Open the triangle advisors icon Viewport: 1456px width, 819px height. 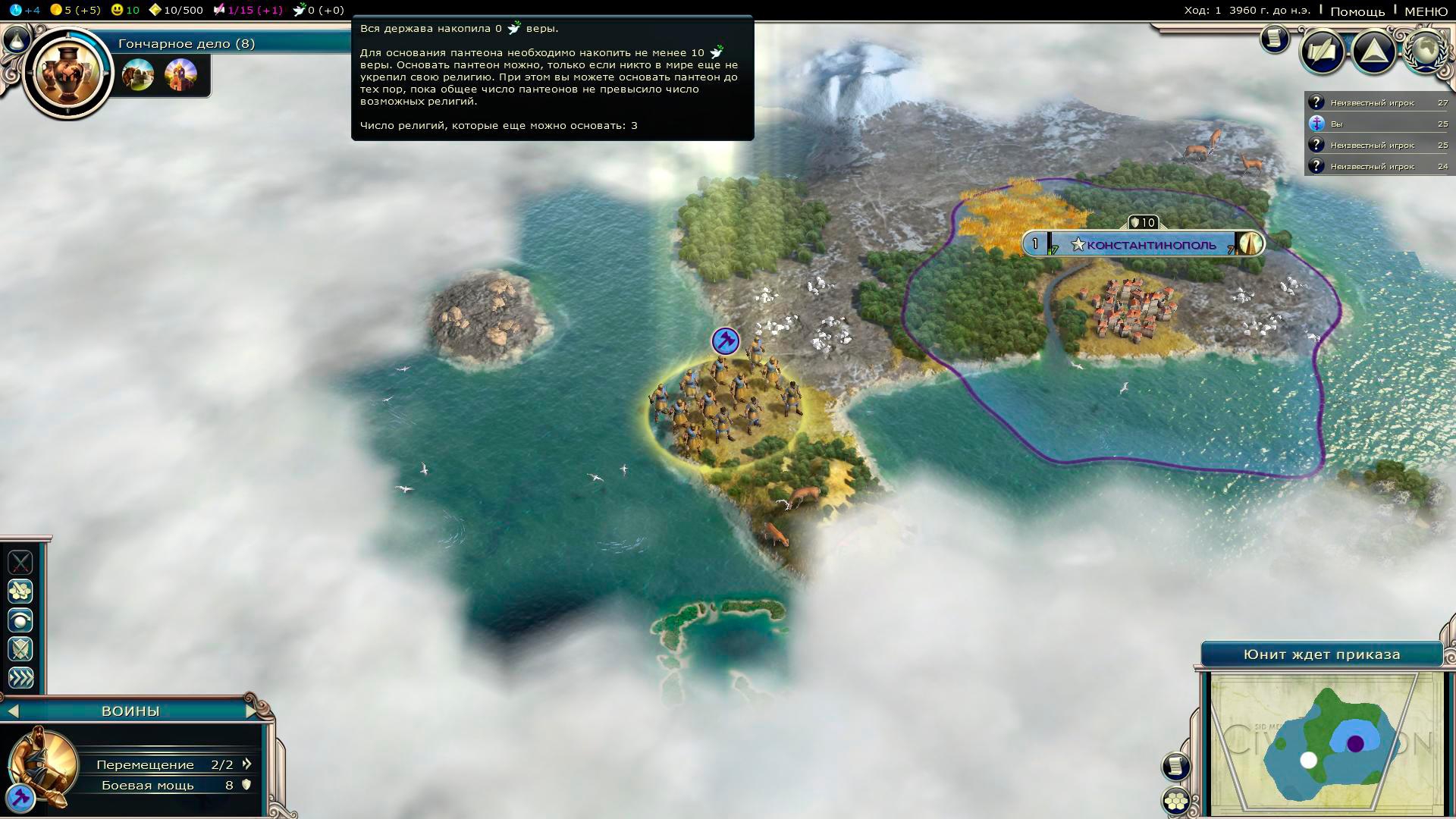click(1373, 52)
